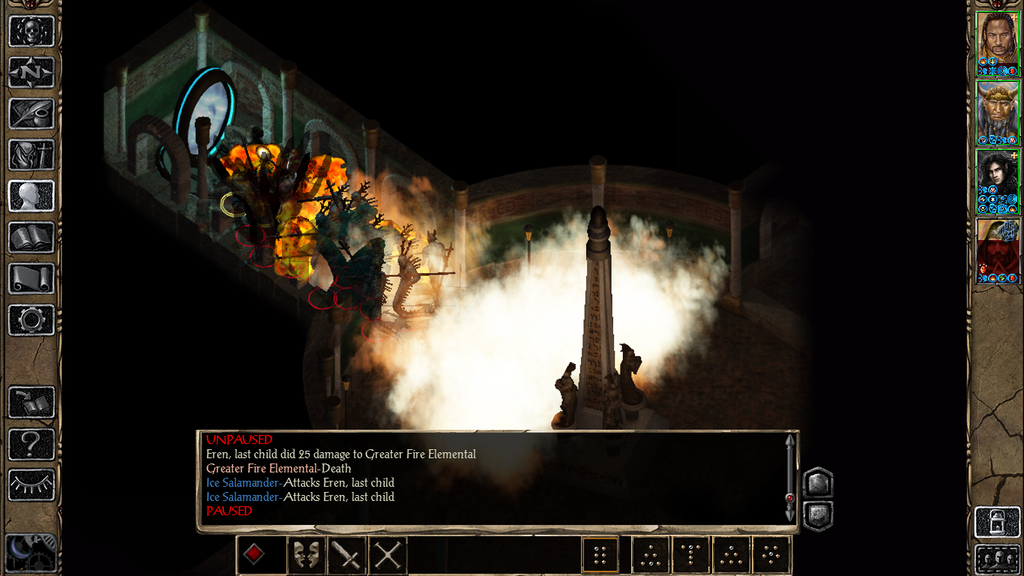Open the mage spellbook book icon
The image size is (1024, 576).
(31, 237)
